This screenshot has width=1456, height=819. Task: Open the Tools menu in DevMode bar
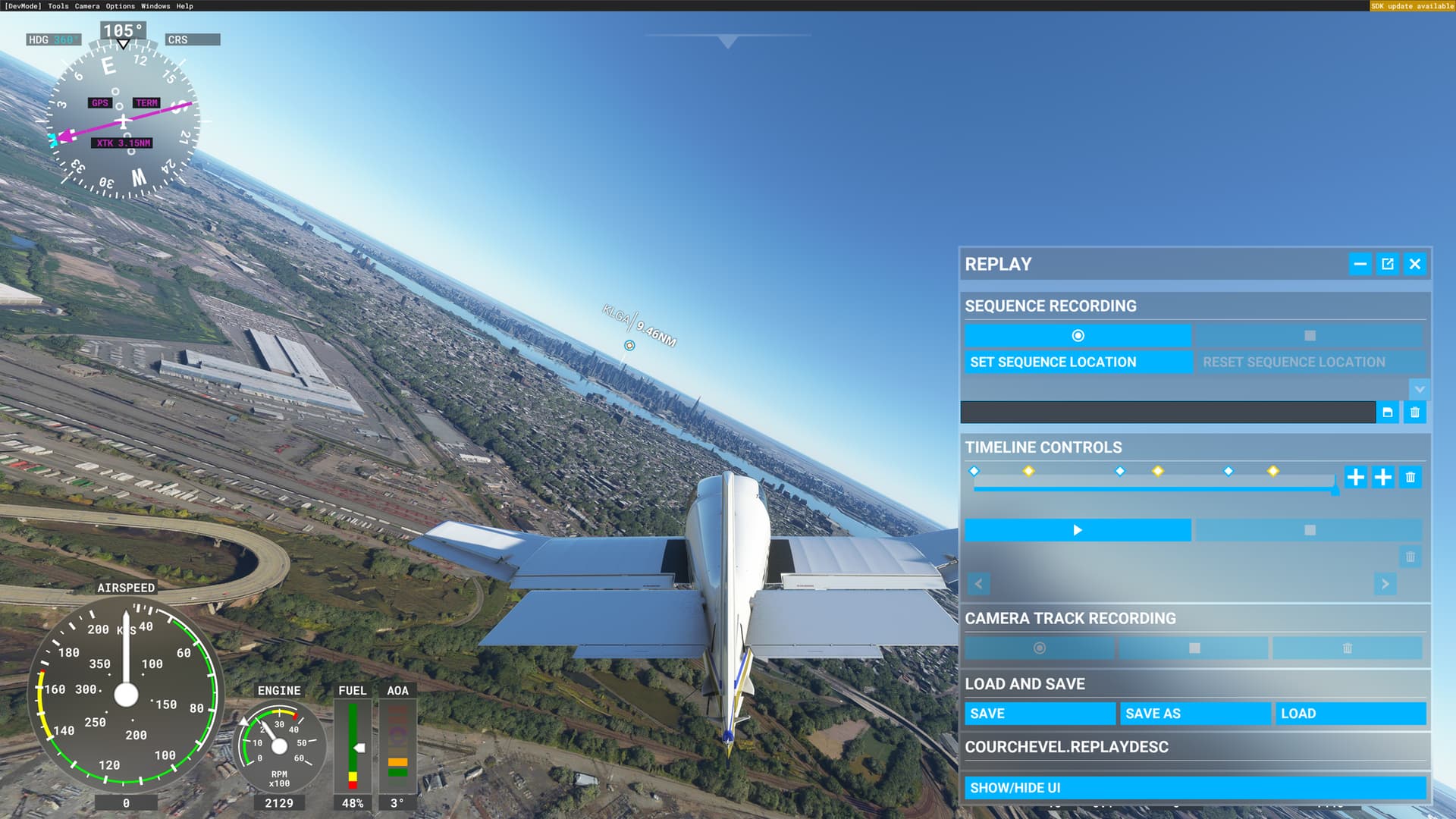pyautogui.click(x=58, y=6)
